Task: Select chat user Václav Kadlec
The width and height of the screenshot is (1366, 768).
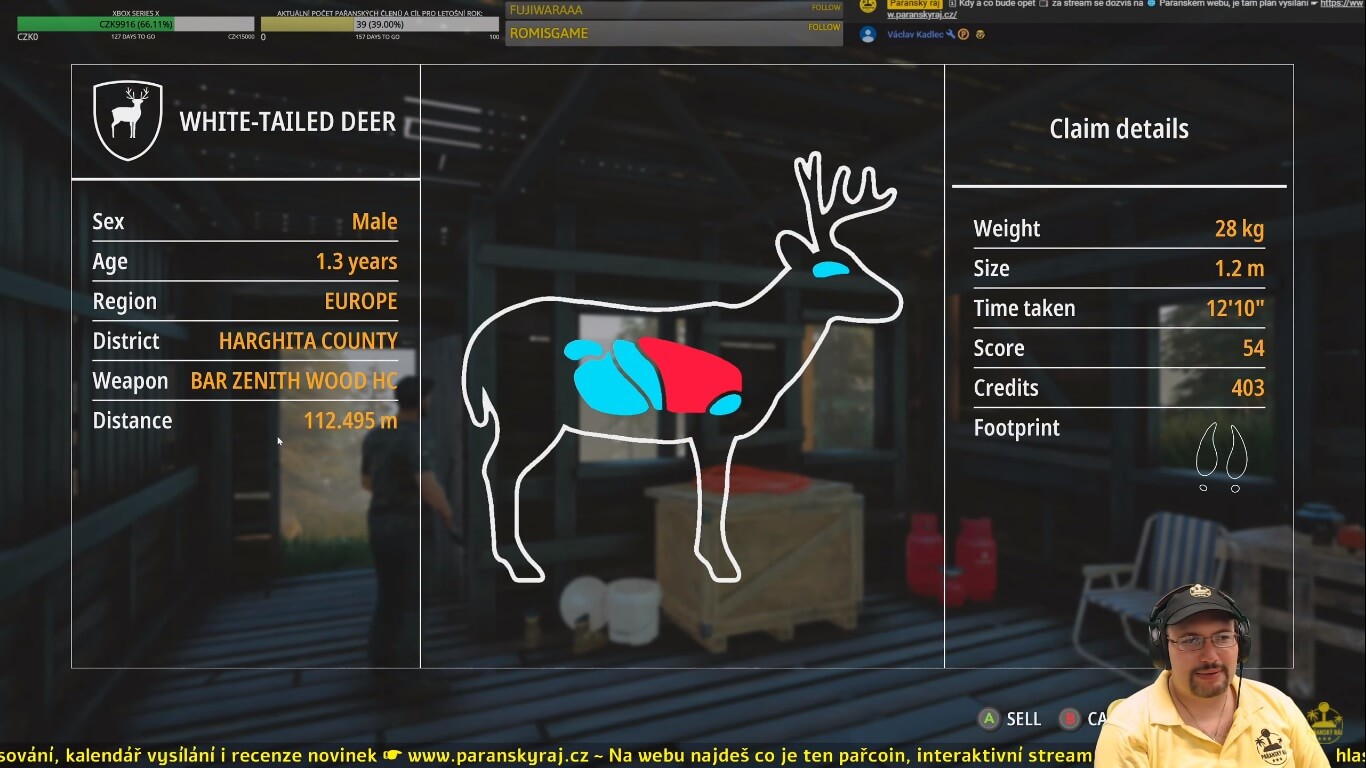Action: pos(915,34)
